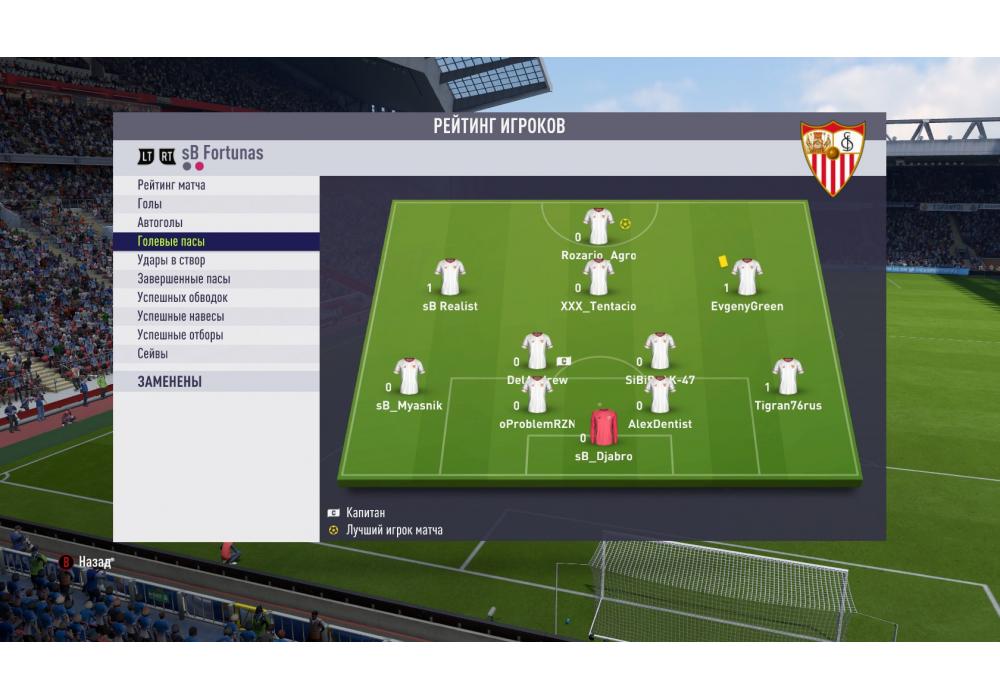This screenshot has height=700, width=1000.
Task: Select player Tigran76rus's shirt
Action: (x=787, y=377)
